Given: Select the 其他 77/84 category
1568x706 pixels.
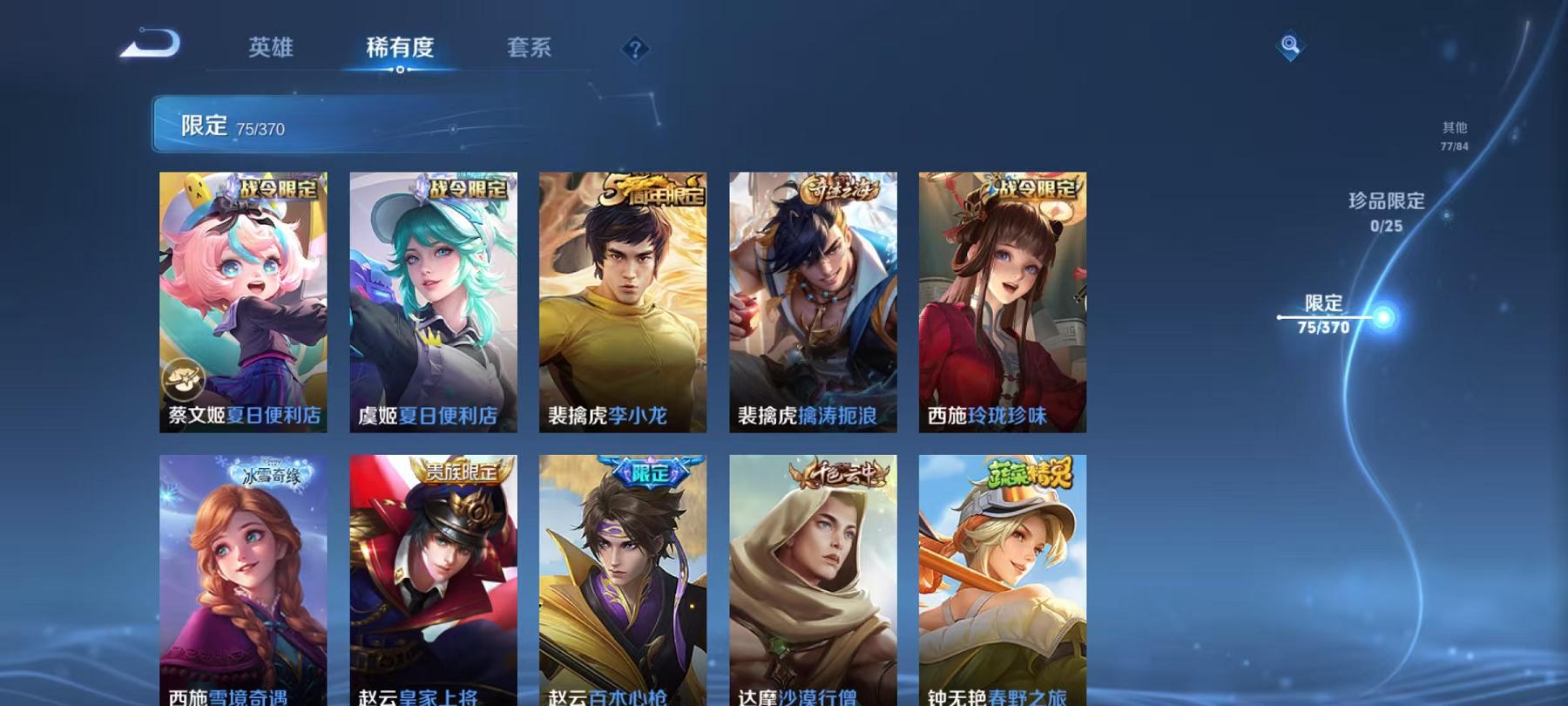Looking at the screenshot, I should 1453,138.
